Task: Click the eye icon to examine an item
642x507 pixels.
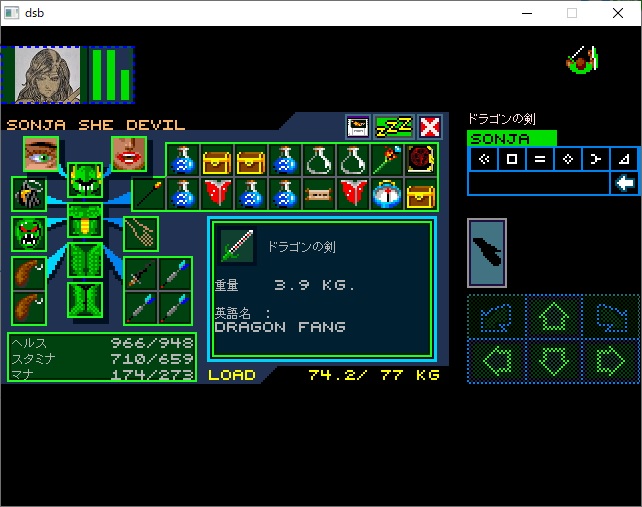Action: (x=41, y=155)
